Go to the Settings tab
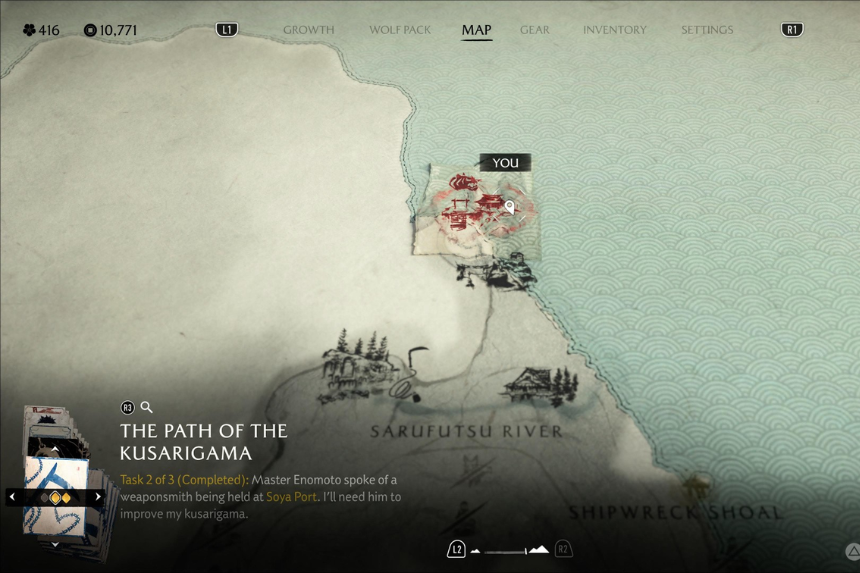The height and width of the screenshot is (573, 860). click(707, 30)
